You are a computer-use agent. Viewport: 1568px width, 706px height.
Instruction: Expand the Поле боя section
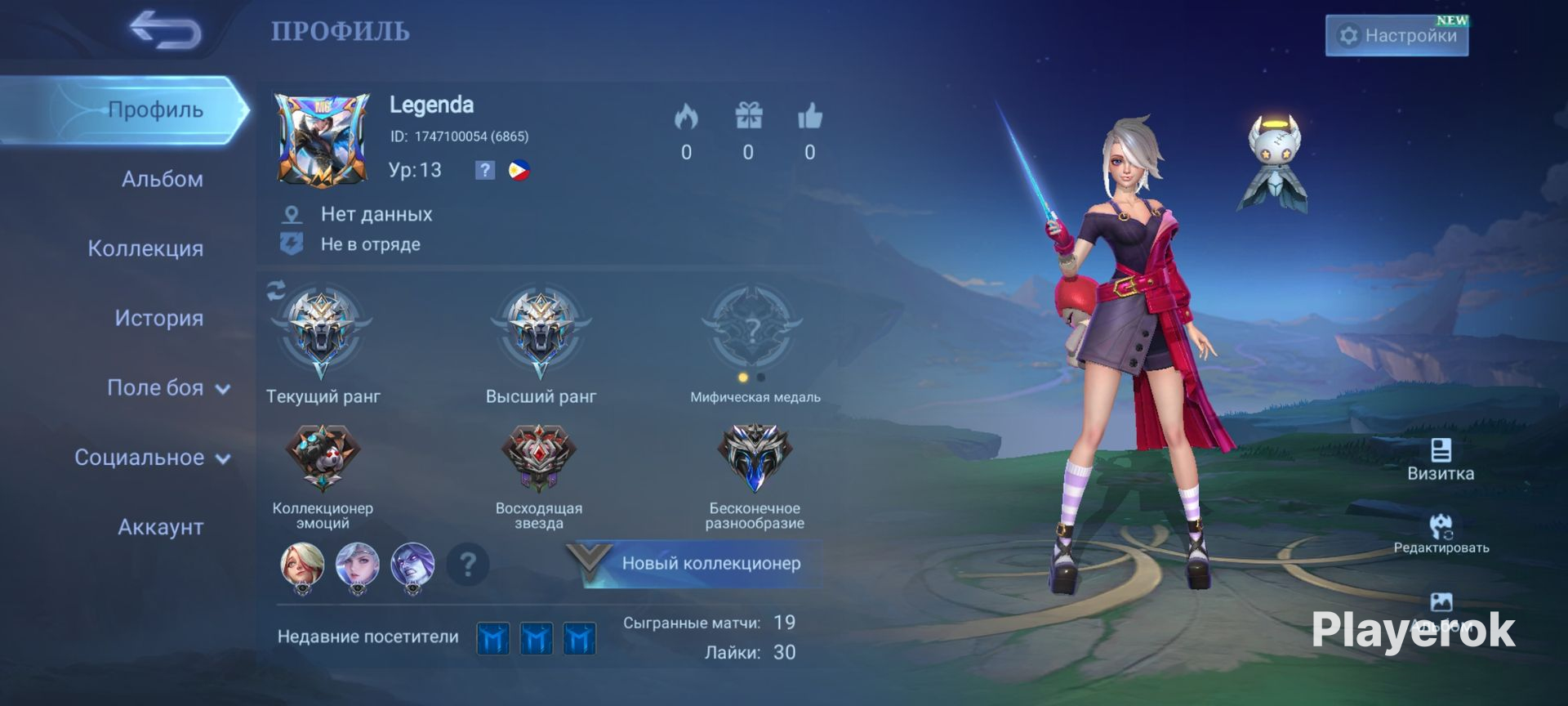(x=167, y=388)
